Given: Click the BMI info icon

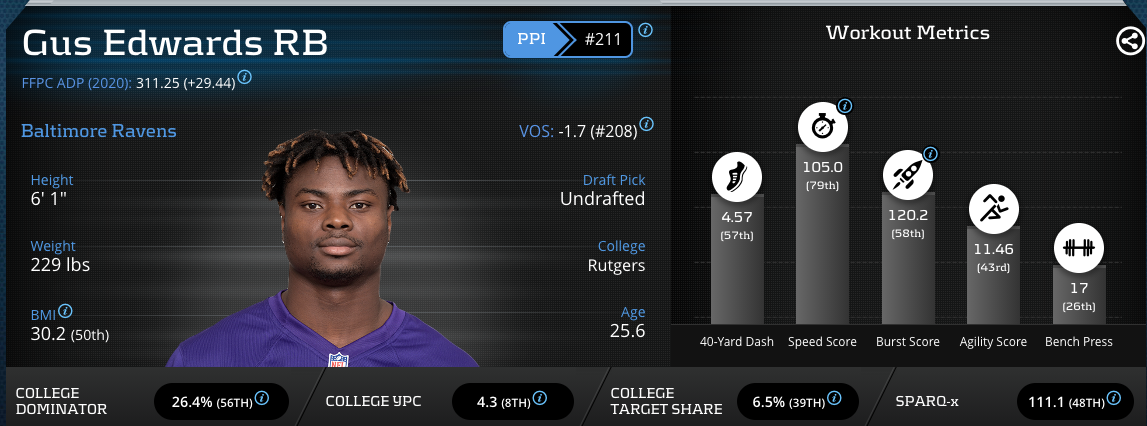Looking at the screenshot, I should 66,311.
